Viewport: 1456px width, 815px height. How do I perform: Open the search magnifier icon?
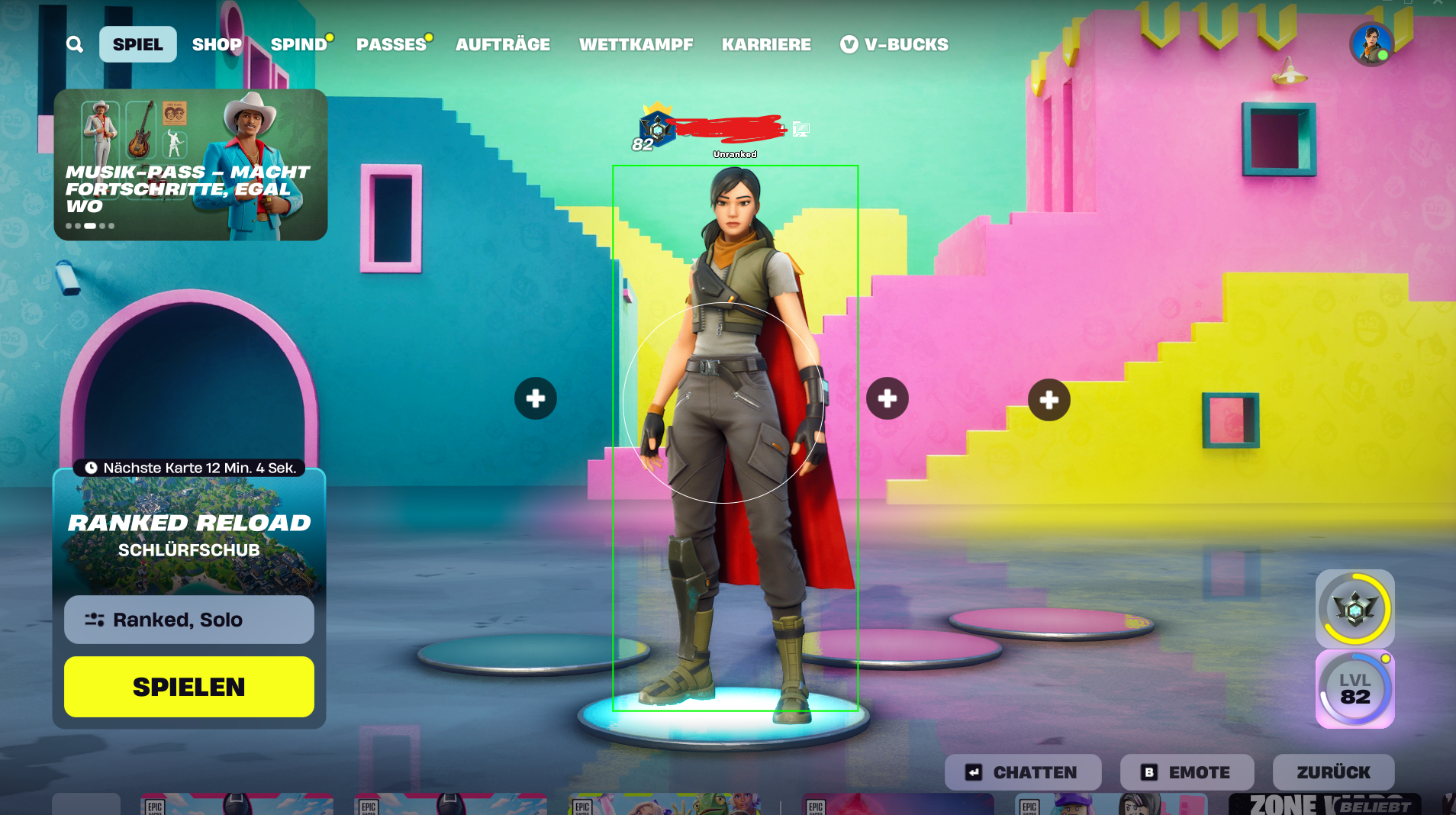(74, 44)
